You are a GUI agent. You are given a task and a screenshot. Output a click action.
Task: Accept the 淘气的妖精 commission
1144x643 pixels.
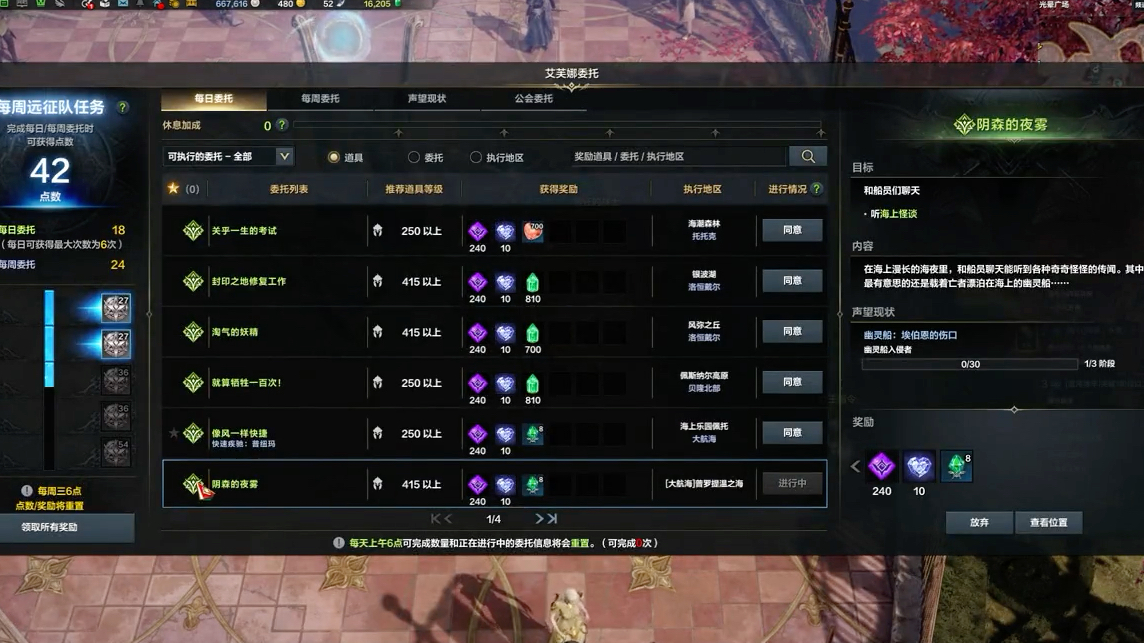tap(792, 331)
